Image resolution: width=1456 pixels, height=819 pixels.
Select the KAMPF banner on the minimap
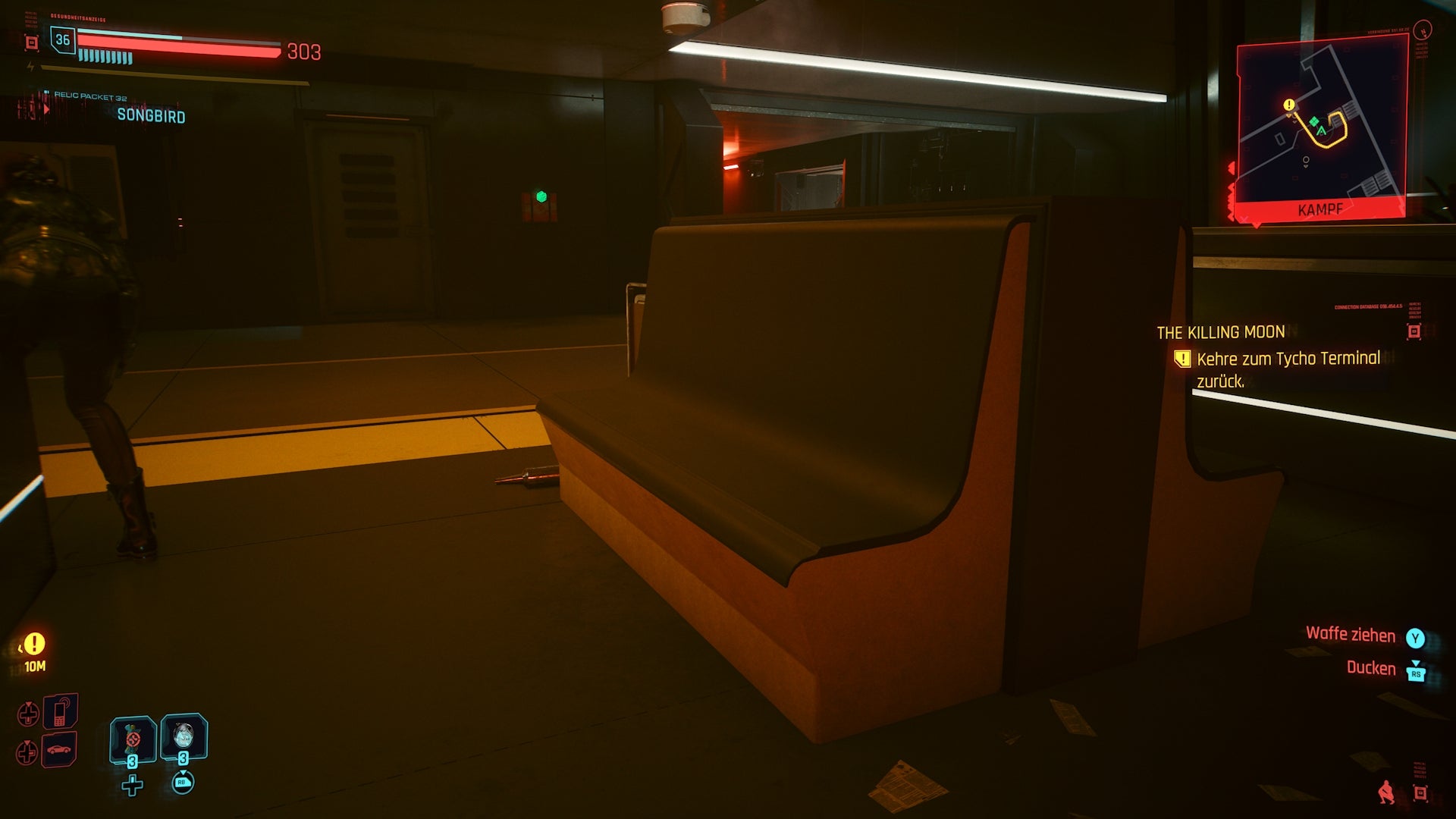(1320, 209)
